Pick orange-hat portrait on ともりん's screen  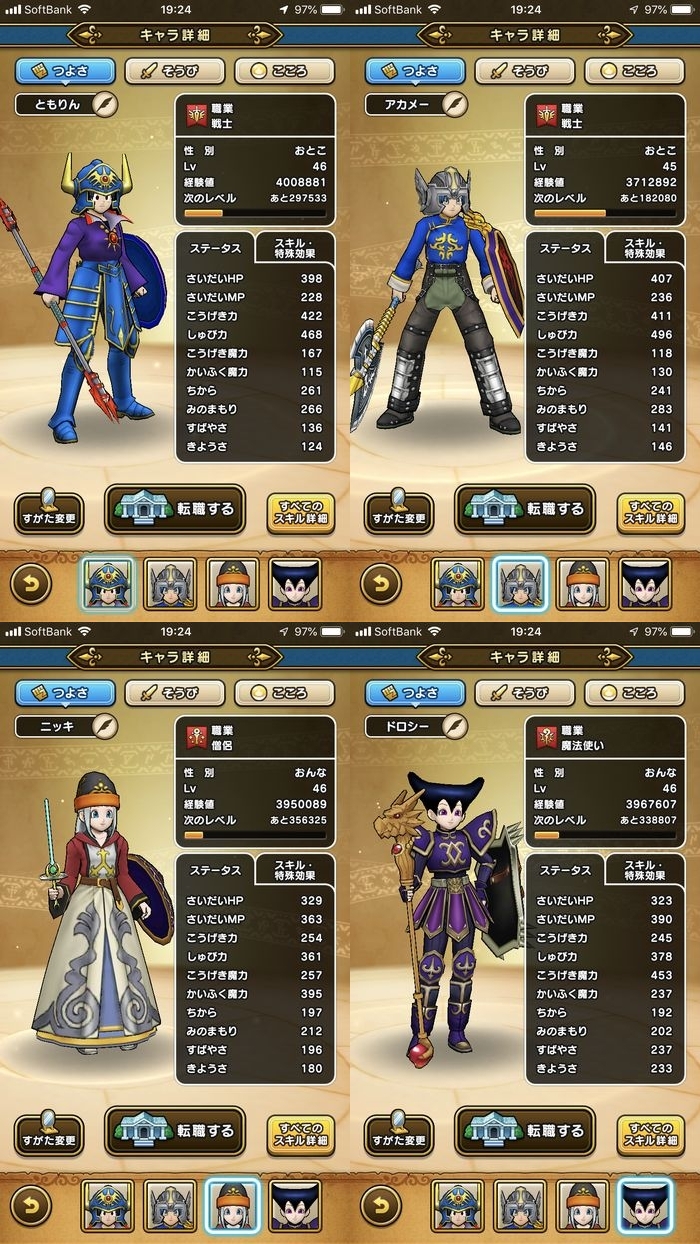pyautogui.click(x=232, y=584)
